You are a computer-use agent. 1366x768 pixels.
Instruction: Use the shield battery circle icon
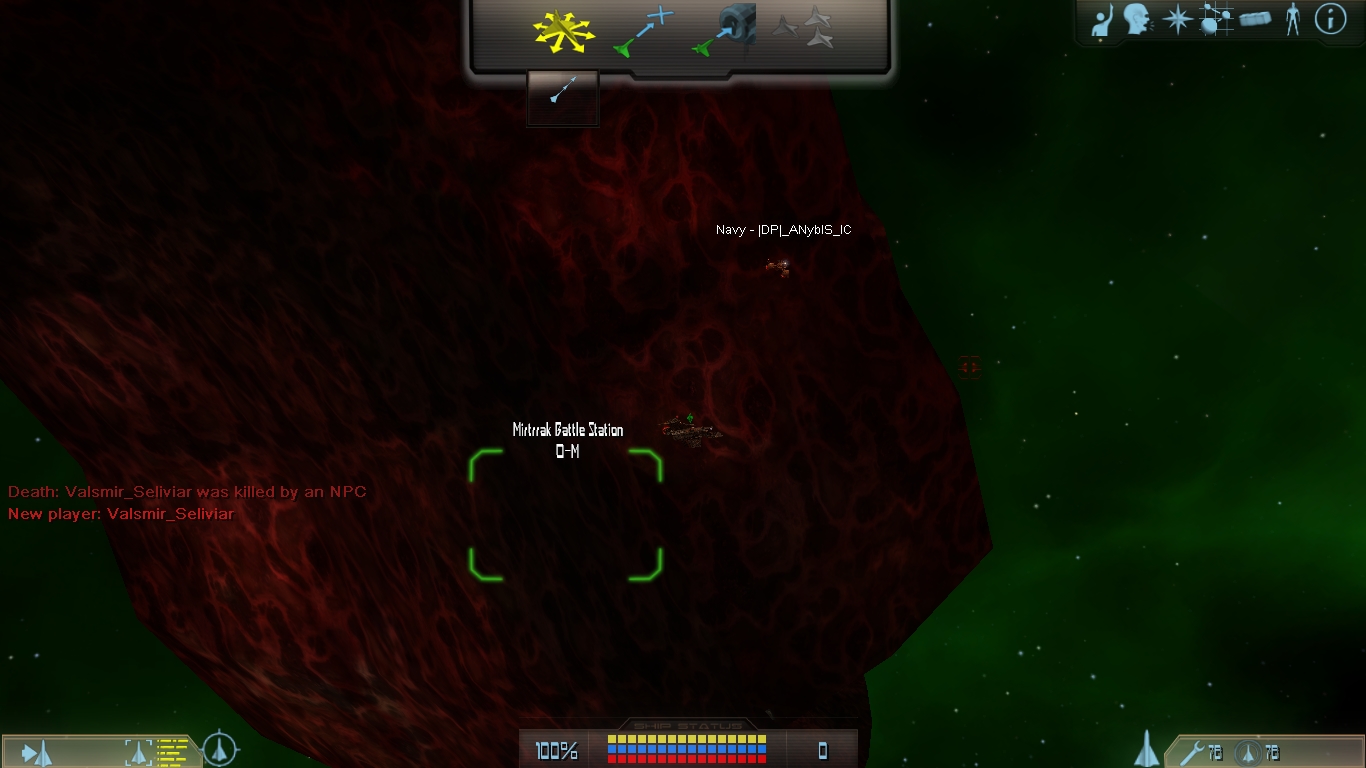(1246, 752)
